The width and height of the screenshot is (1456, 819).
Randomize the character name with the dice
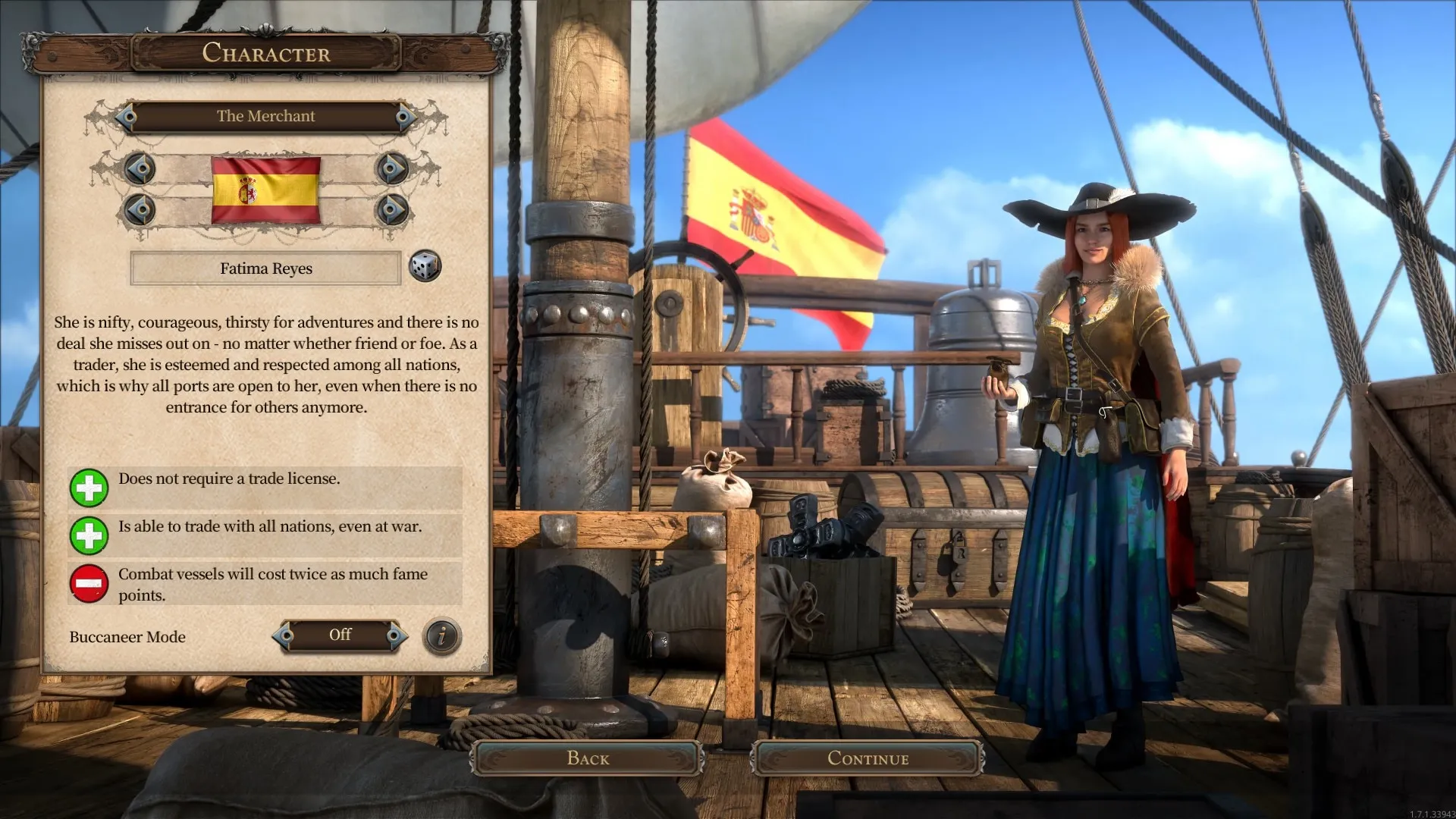pyautogui.click(x=425, y=266)
